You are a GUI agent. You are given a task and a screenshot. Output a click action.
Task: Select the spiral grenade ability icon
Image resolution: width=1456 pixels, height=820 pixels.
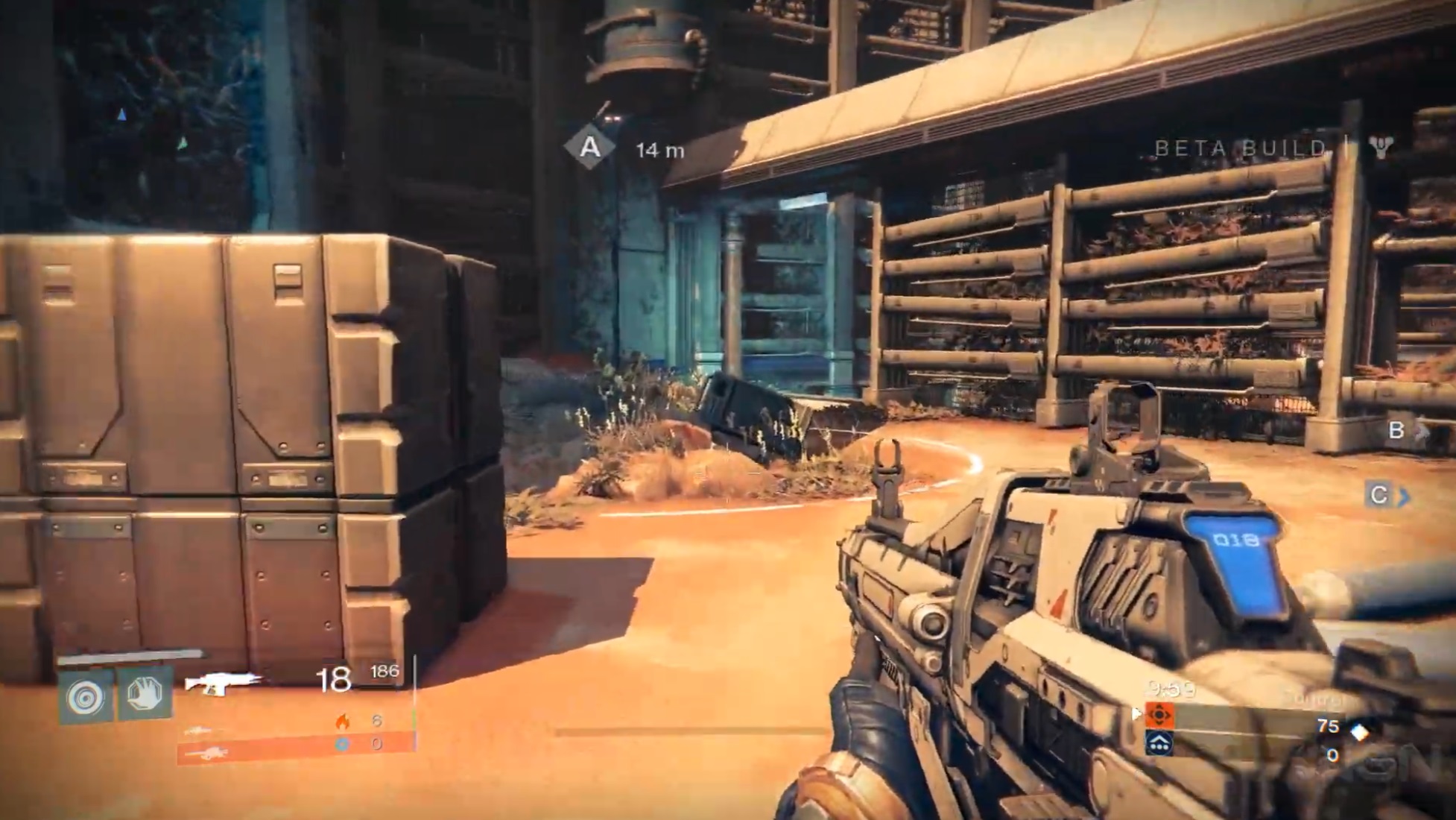(86, 697)
